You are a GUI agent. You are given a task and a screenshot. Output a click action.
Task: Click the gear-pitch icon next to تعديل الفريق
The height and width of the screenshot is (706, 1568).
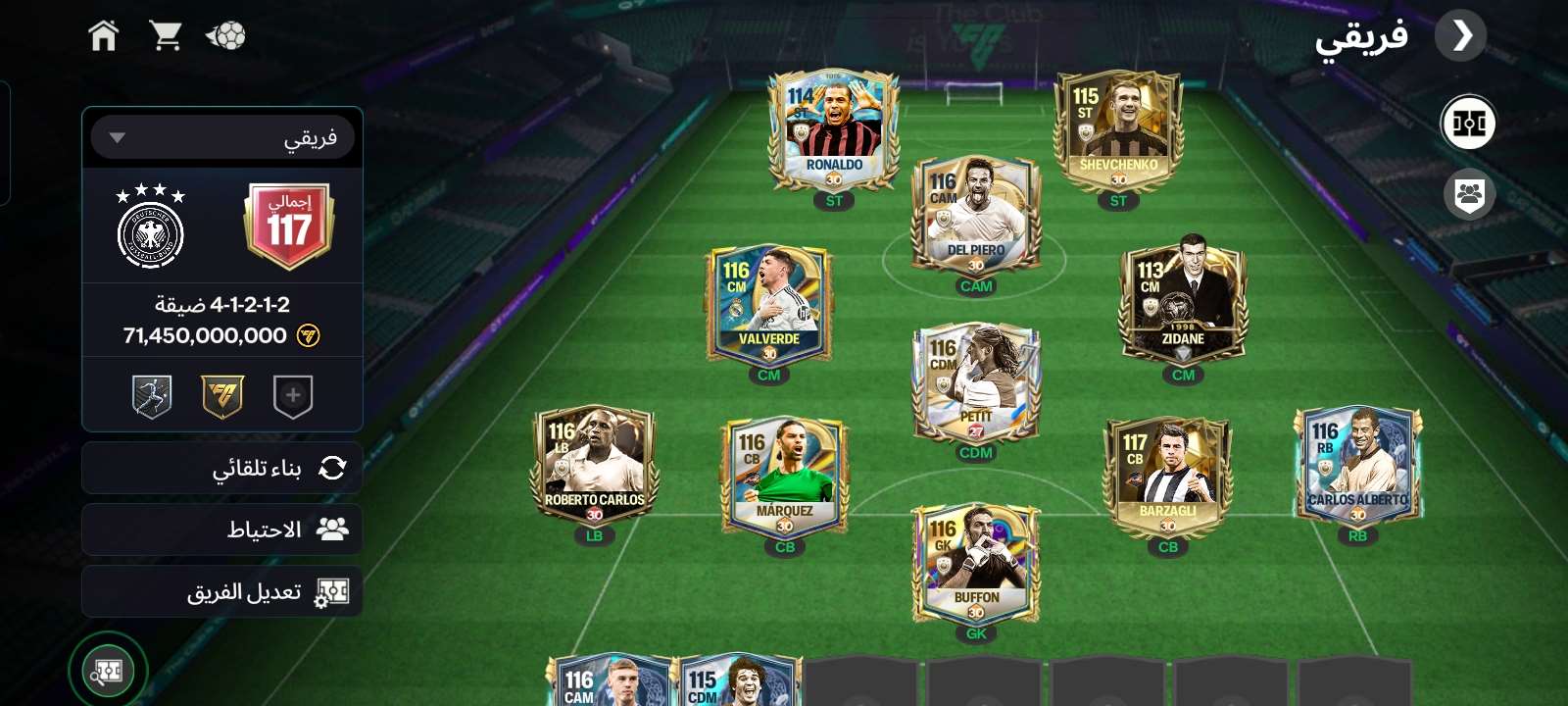[334, 591]
